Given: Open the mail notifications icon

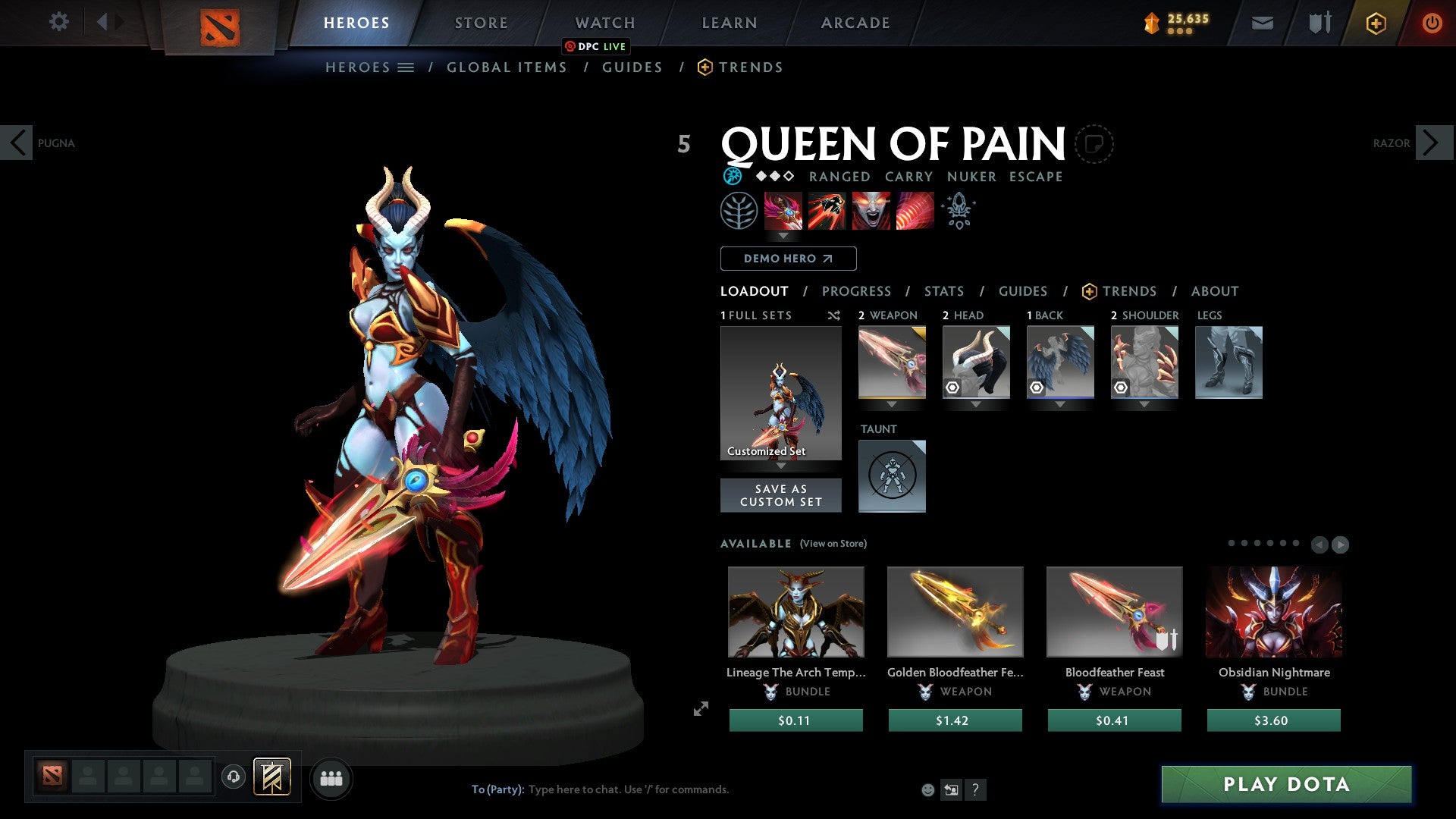Looking at the screenshot, I should pyautogui.click(x=1262, y=22).
